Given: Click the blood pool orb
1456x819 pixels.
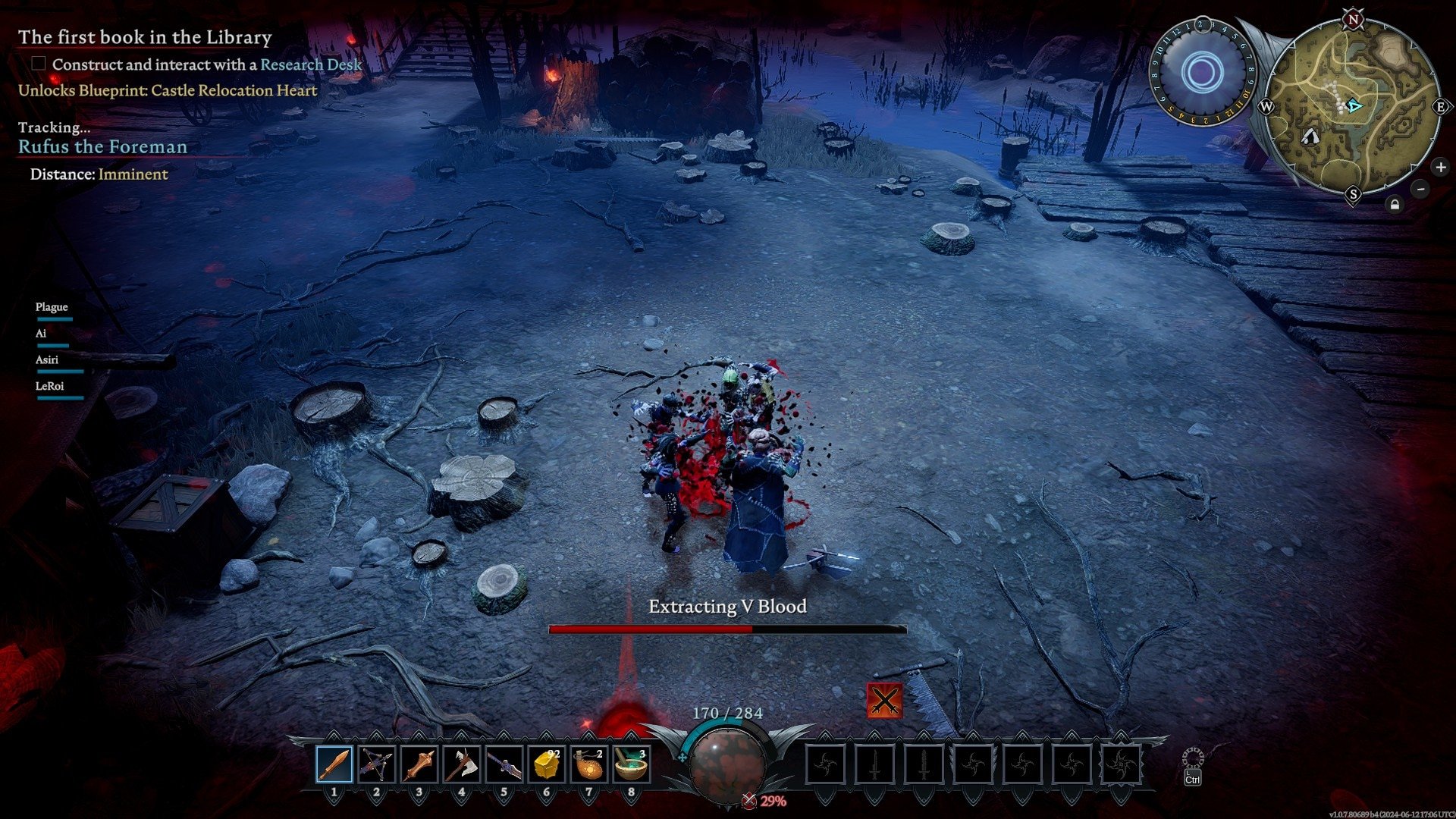Looking at the screenshot, I should coord(727,762).
